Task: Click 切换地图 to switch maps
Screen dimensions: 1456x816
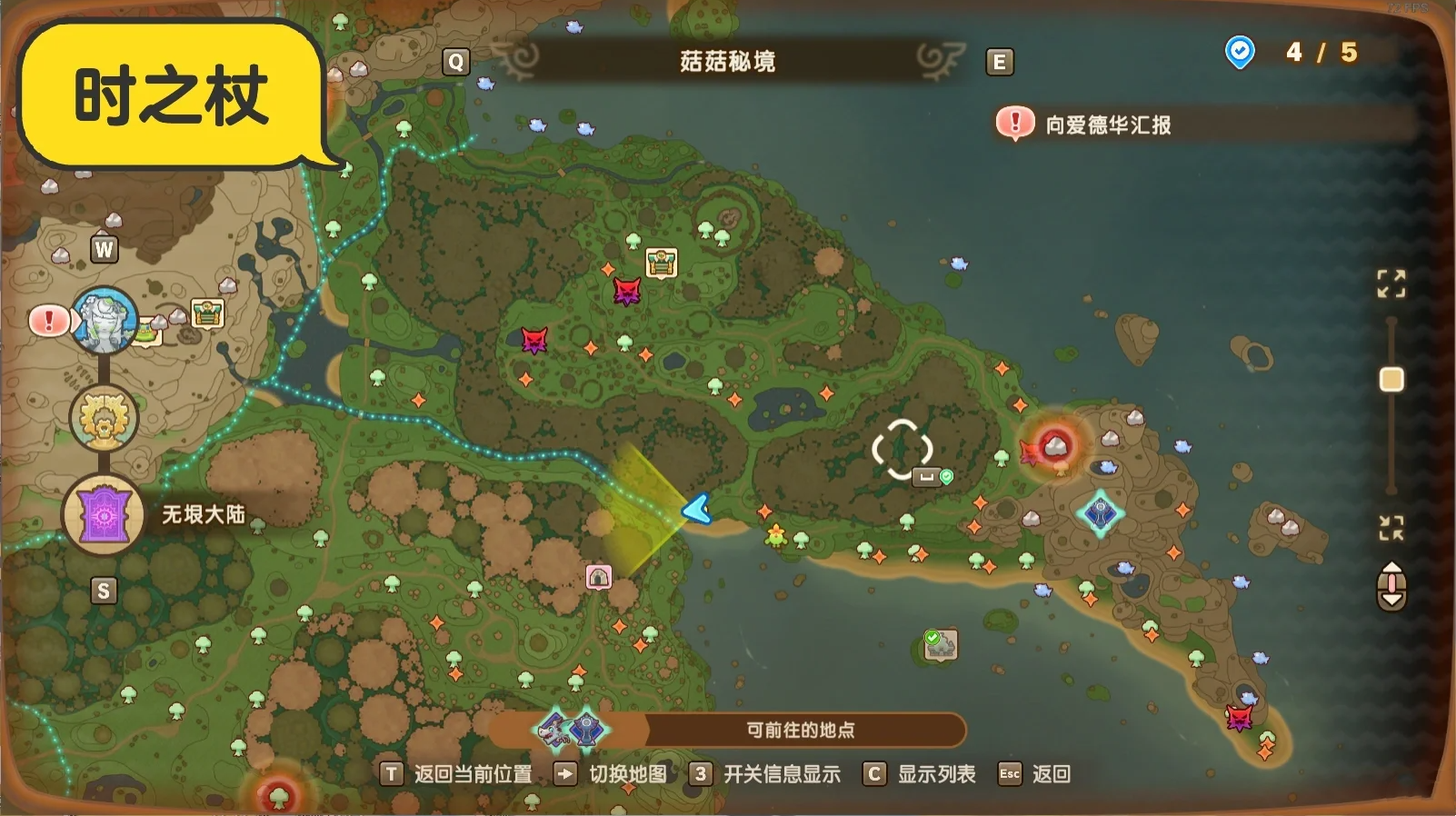Action: pyautogui.click(x=612, y=773)
